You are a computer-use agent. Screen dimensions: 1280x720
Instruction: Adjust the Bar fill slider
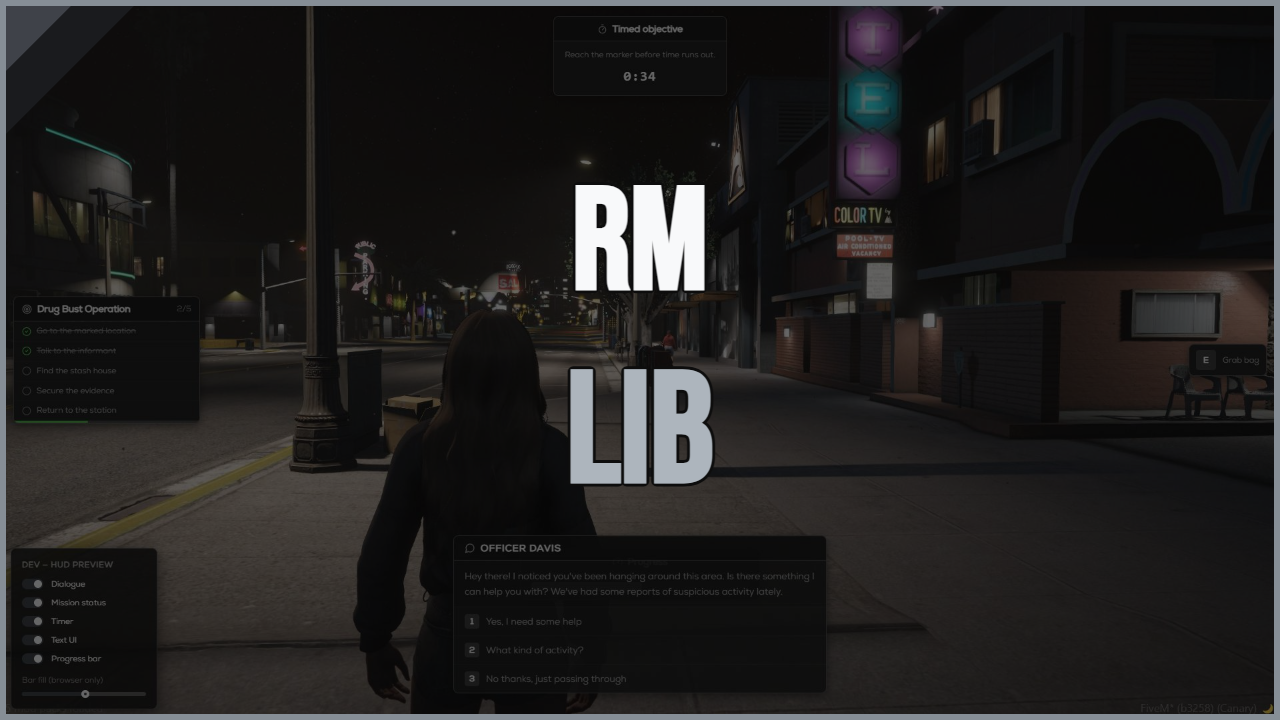click(86, 694)
